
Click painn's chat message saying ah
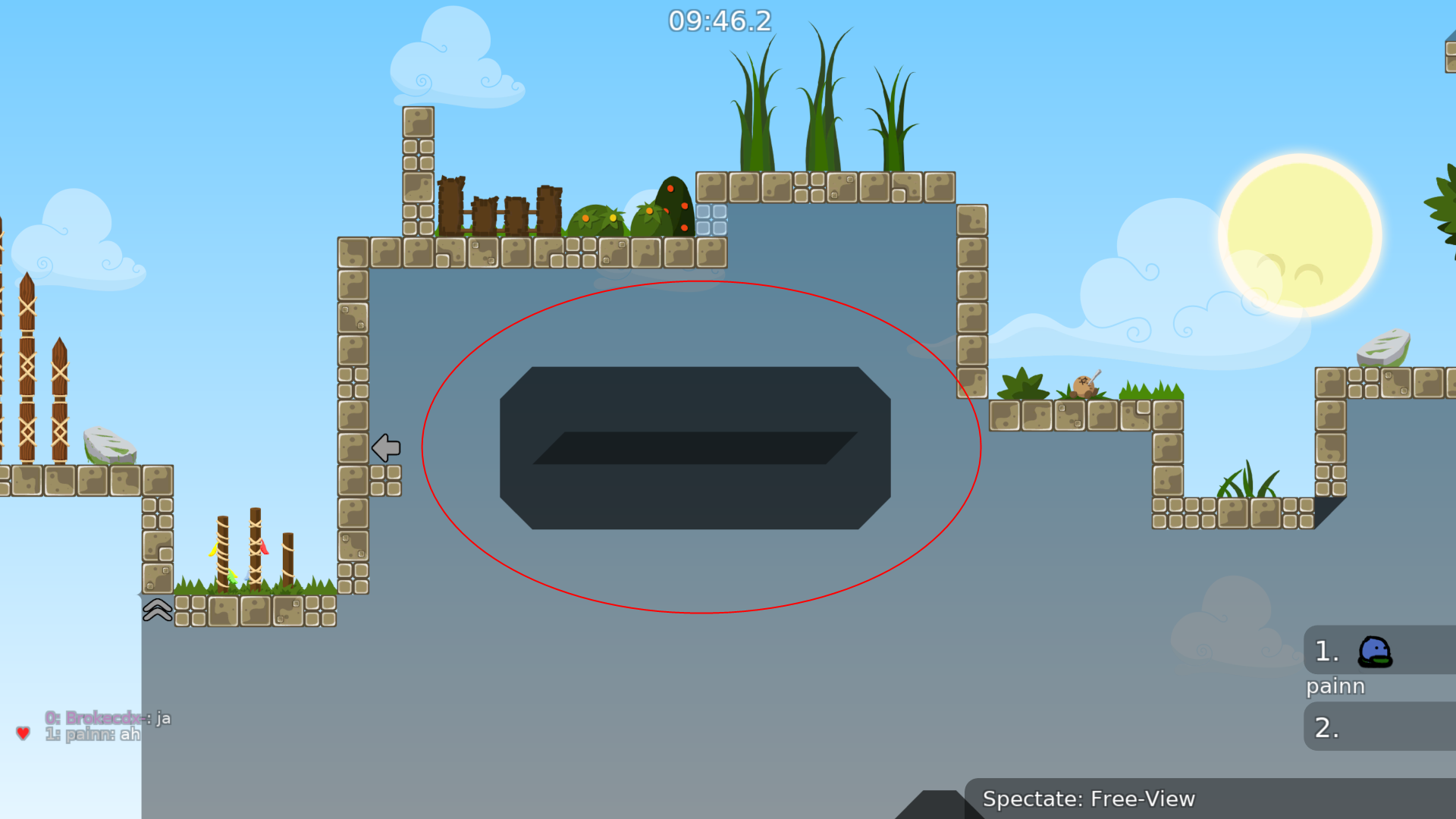pos(93,734)
